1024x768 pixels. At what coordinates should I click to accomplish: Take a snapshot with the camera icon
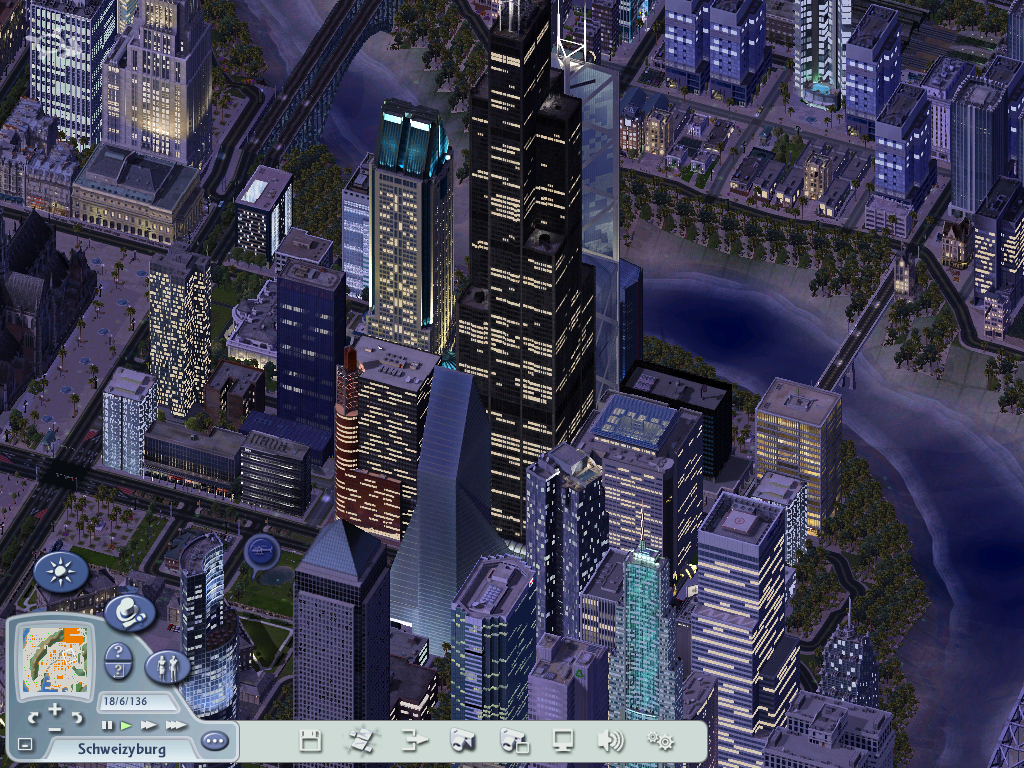pyautogui.click(x=461, y=741)
